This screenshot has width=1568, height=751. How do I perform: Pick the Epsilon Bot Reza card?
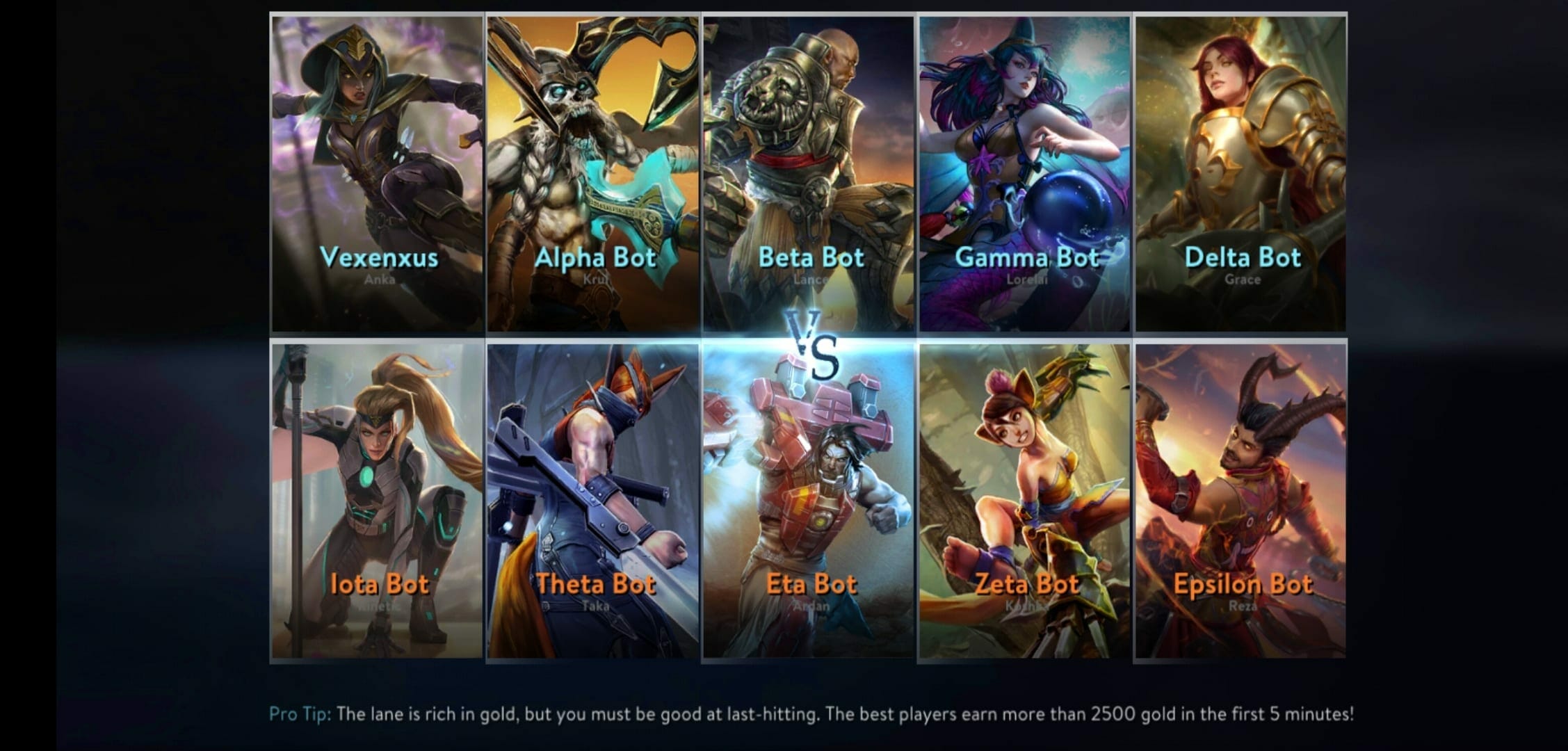[1240, 501]
